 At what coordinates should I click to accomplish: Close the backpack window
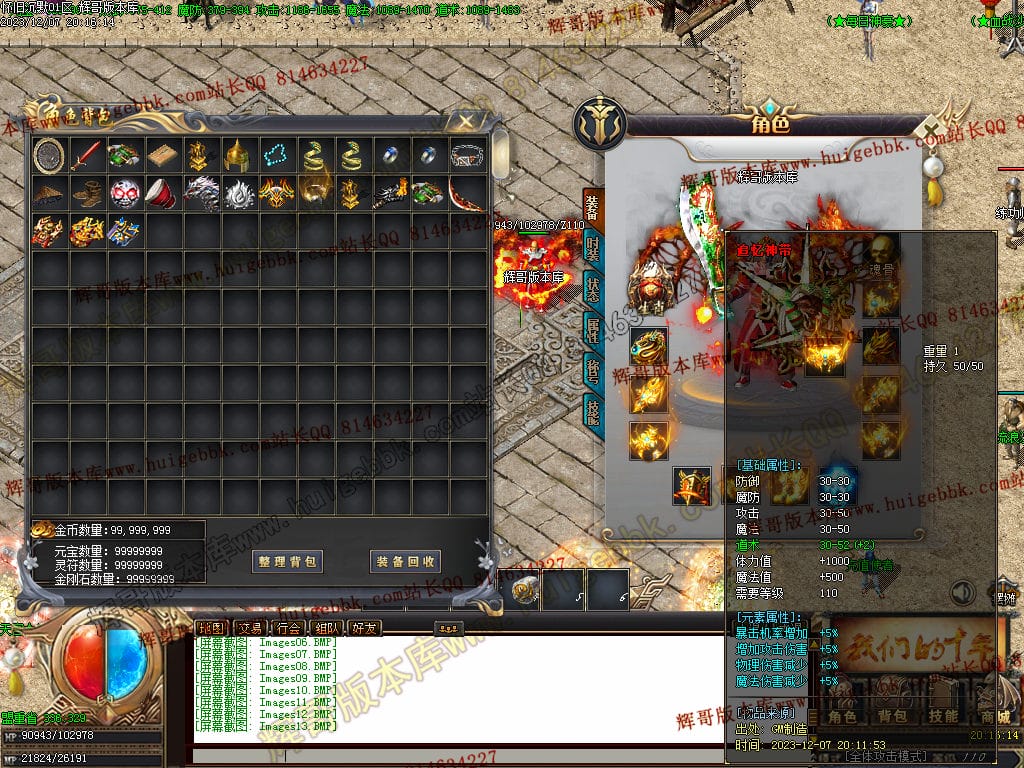tap(465, 122)
